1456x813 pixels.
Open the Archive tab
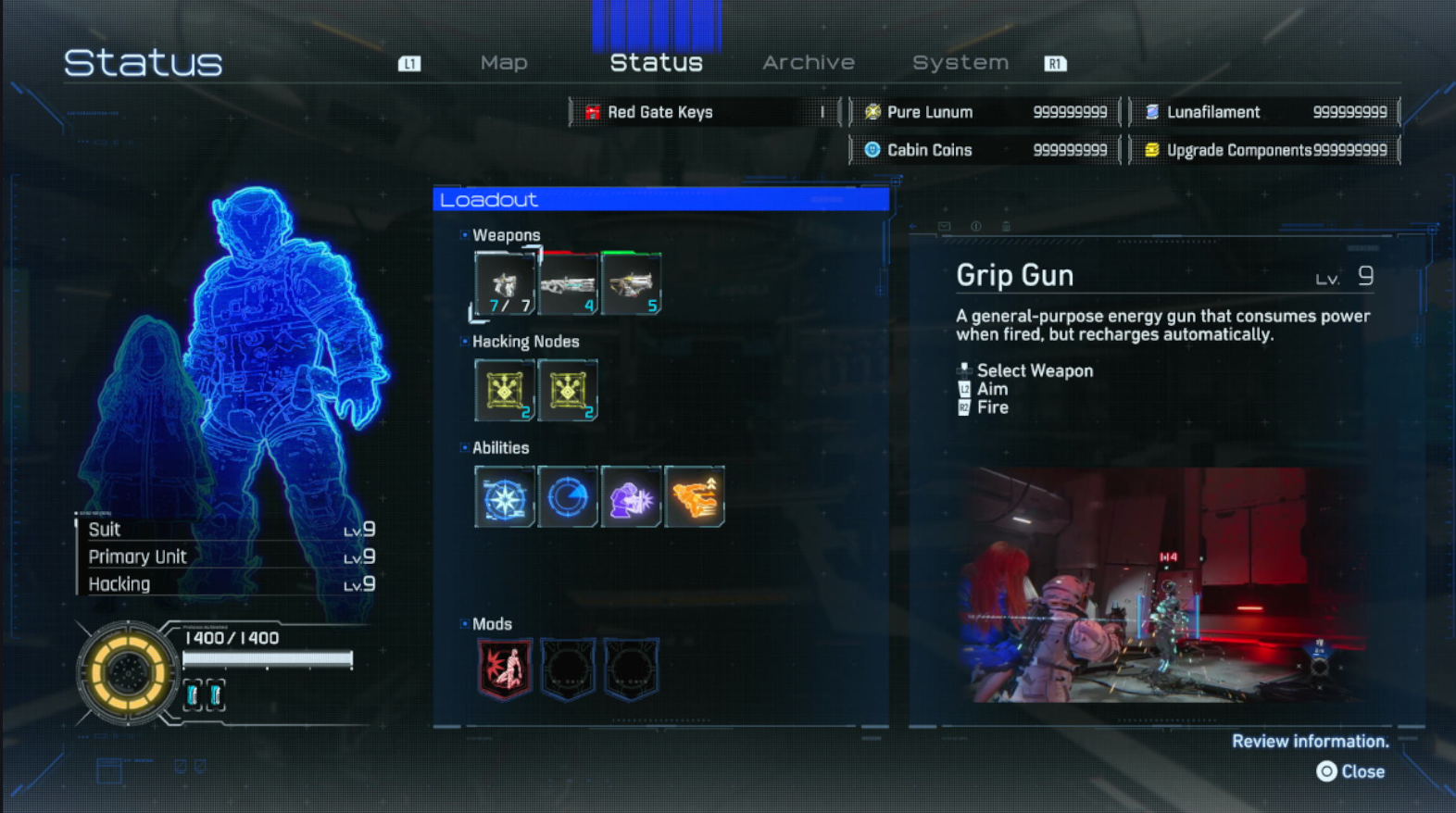[808, 63]
